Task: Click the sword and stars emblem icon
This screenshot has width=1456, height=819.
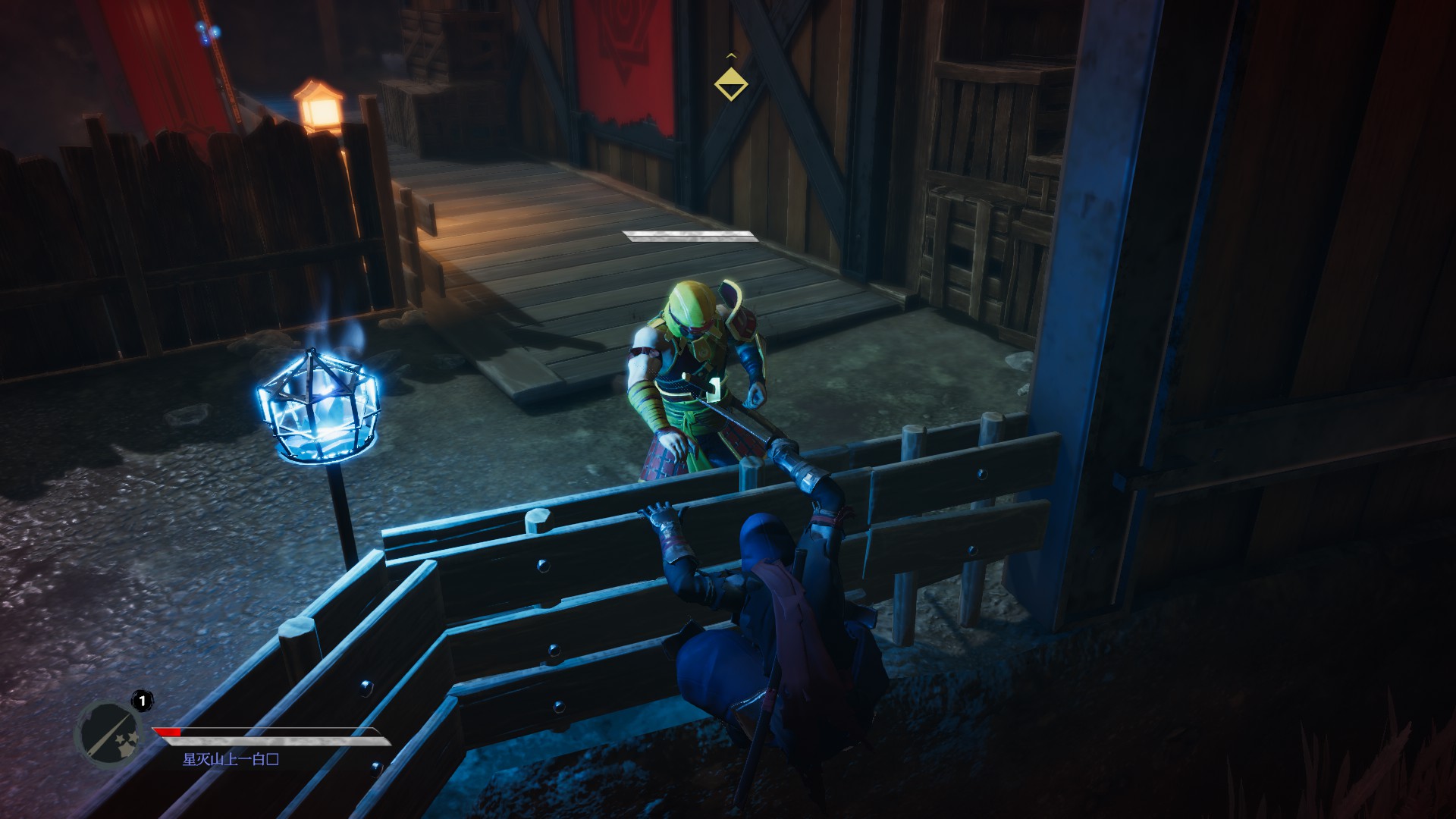Action: [x=110, y=735]
